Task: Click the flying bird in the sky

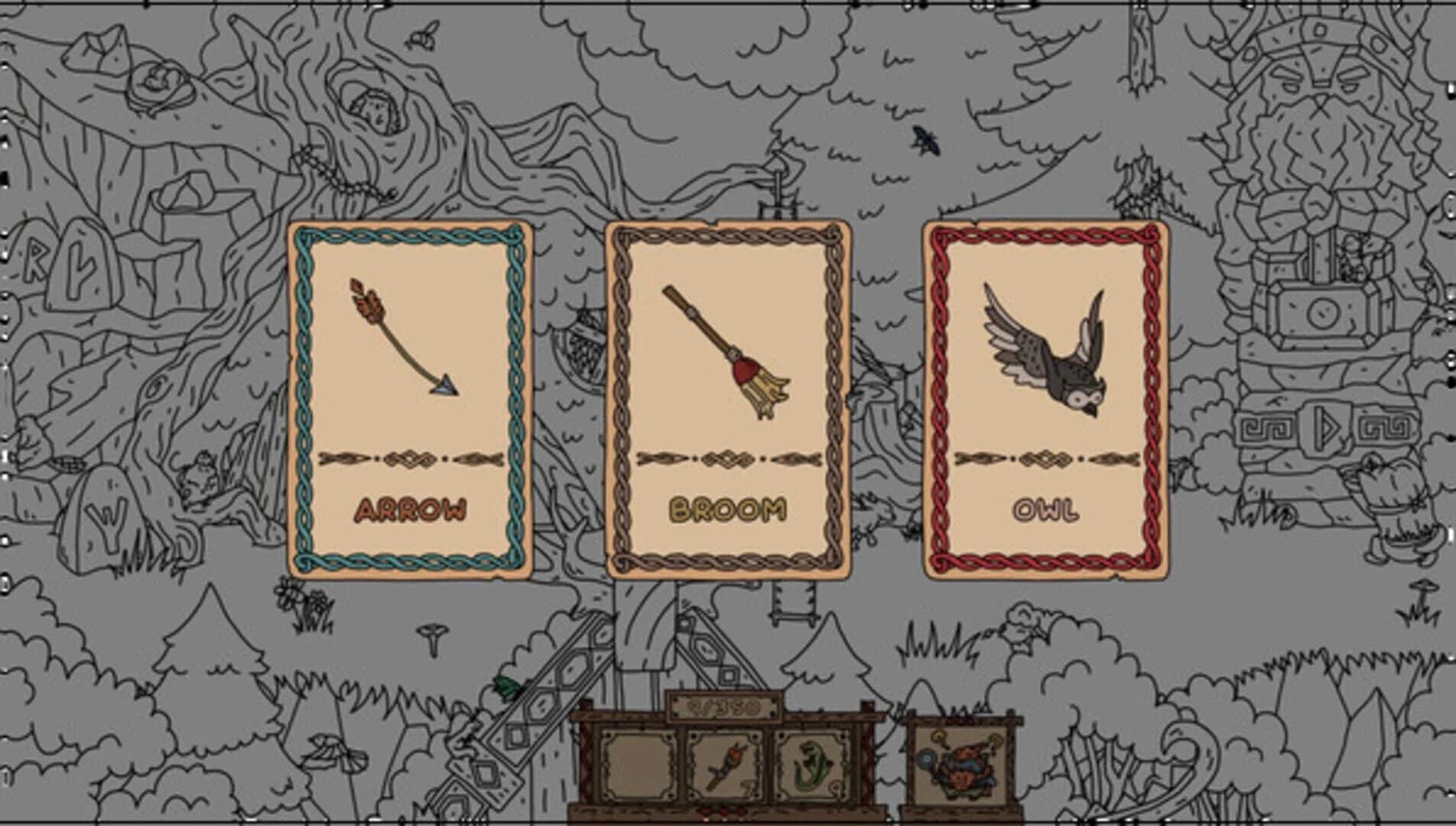Action: coord(924,141)
